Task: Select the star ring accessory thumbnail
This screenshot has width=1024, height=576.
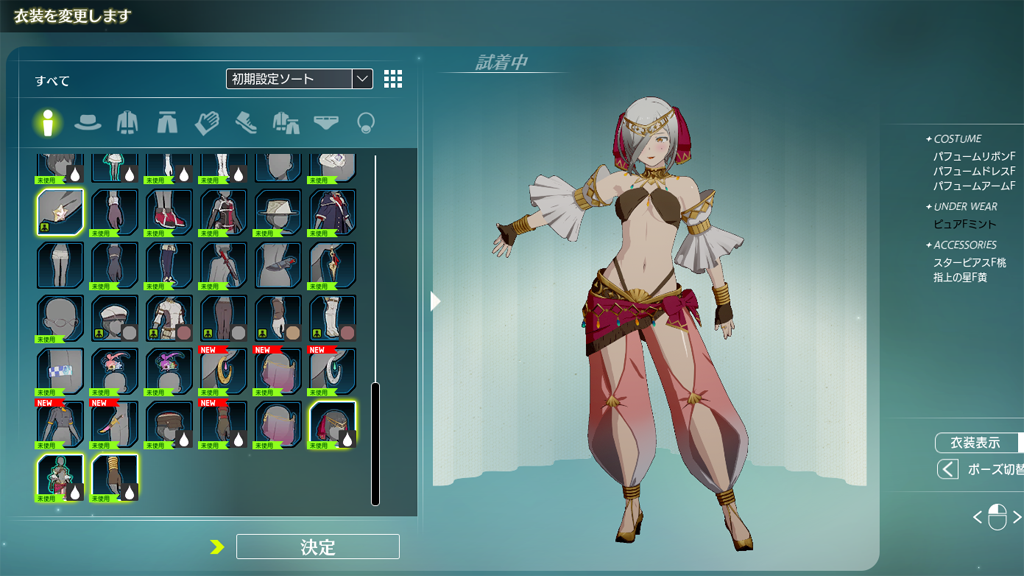Action: click(x=60, y=212)
